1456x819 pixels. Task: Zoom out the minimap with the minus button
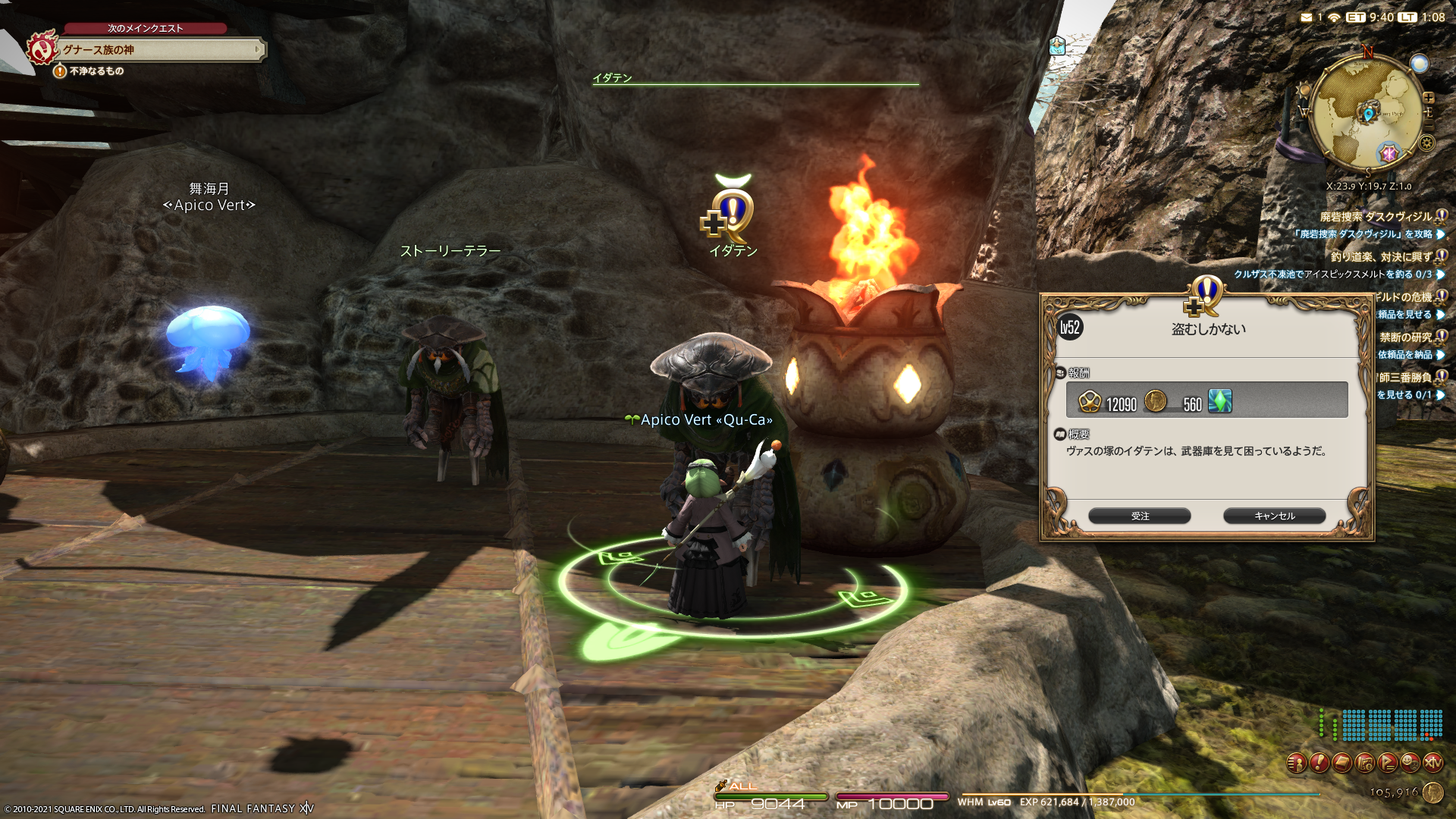(x=1429, y=124)
